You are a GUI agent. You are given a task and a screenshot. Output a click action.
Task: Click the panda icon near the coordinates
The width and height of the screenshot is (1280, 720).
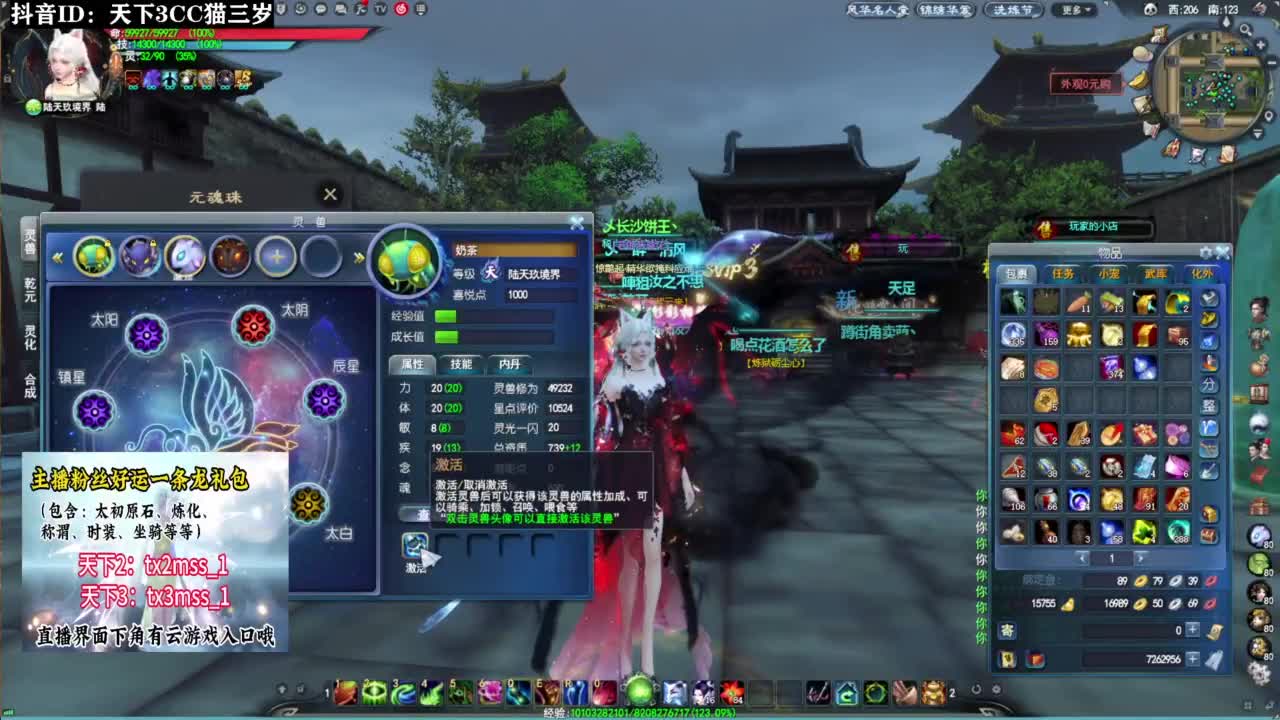coord(1151,9)
